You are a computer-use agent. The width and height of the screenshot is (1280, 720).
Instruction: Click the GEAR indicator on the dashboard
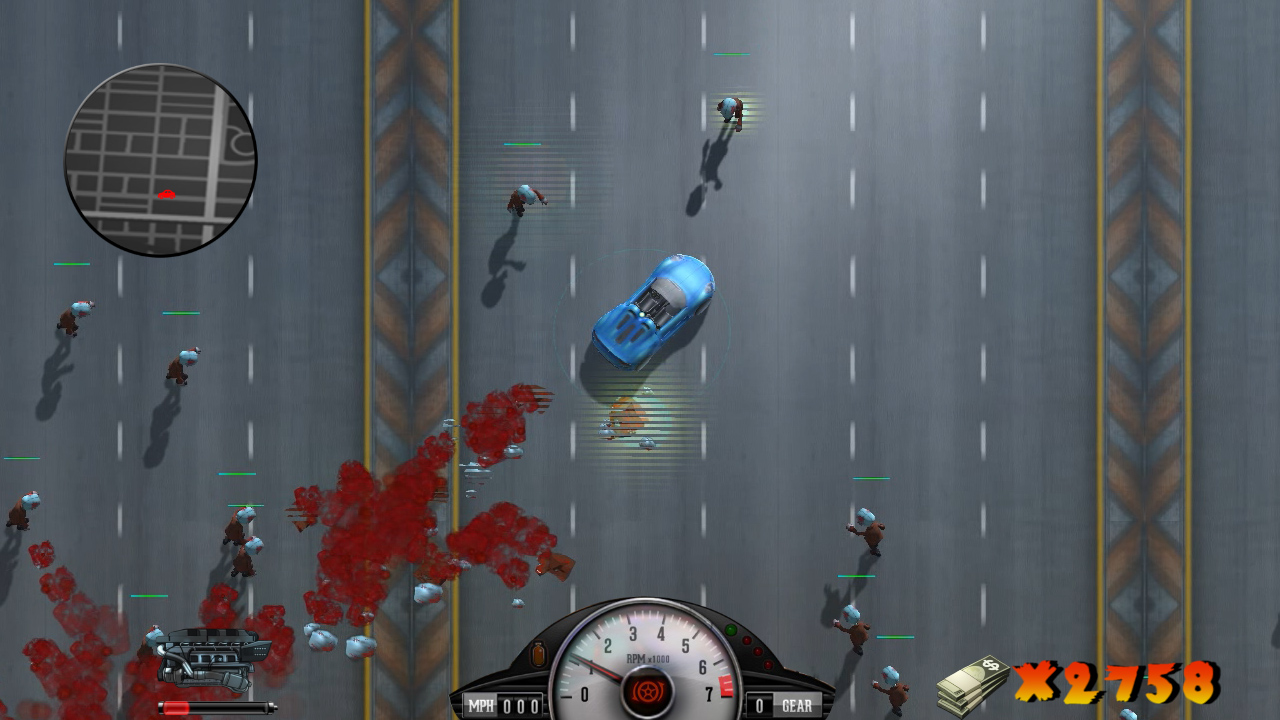pos(797,704)
